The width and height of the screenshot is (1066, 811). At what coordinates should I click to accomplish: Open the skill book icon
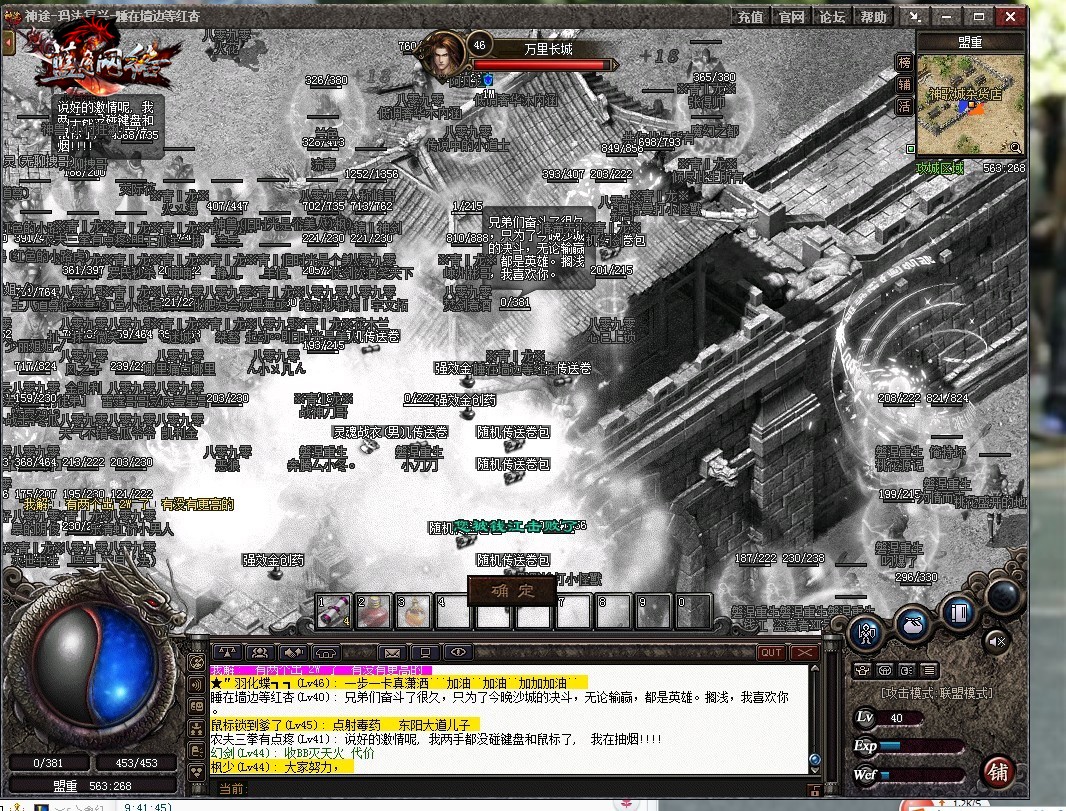tap(958, 610)
